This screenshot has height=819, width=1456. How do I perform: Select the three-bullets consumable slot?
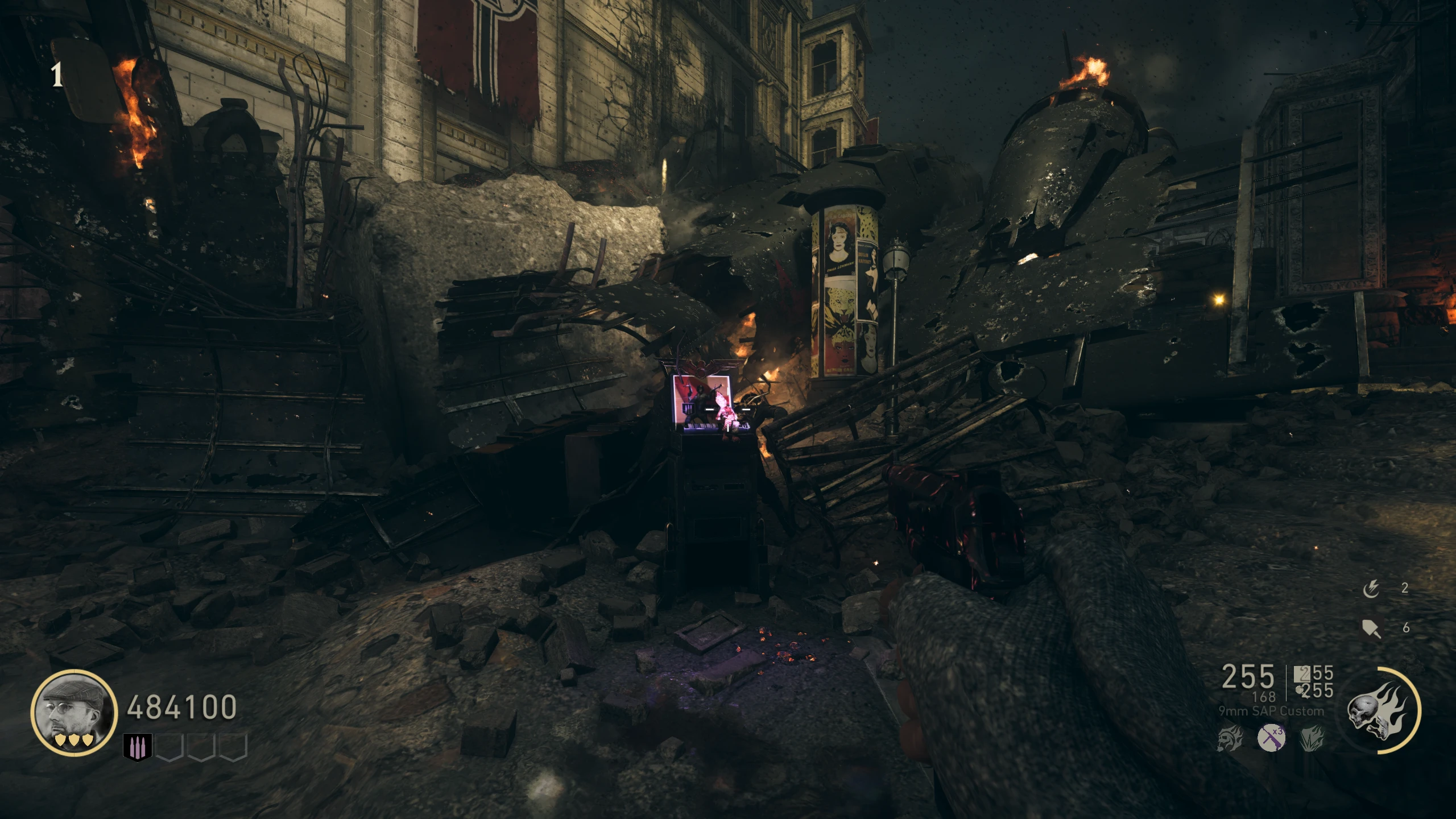138,747
